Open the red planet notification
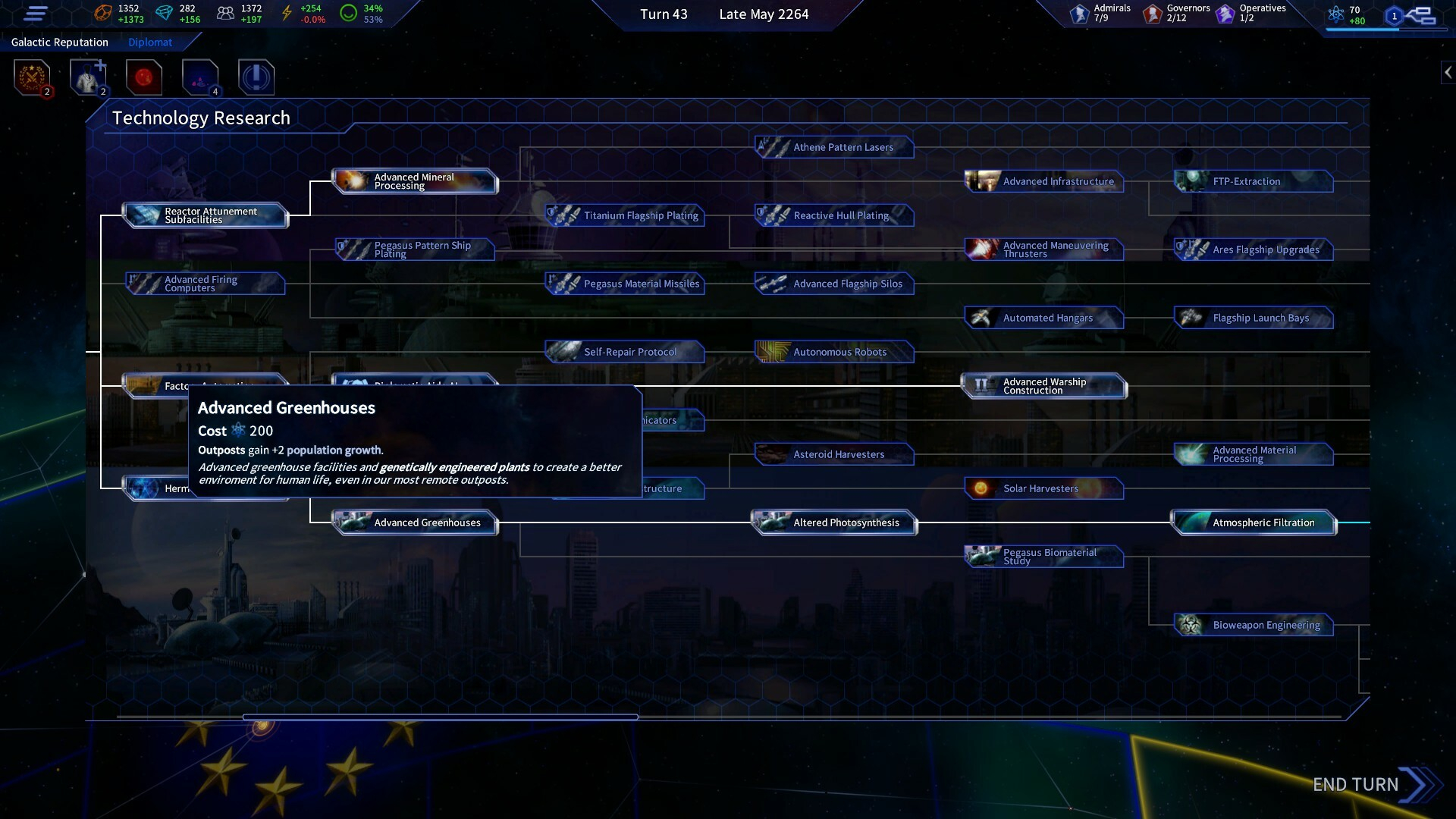1456x819 pixels. 144,77
